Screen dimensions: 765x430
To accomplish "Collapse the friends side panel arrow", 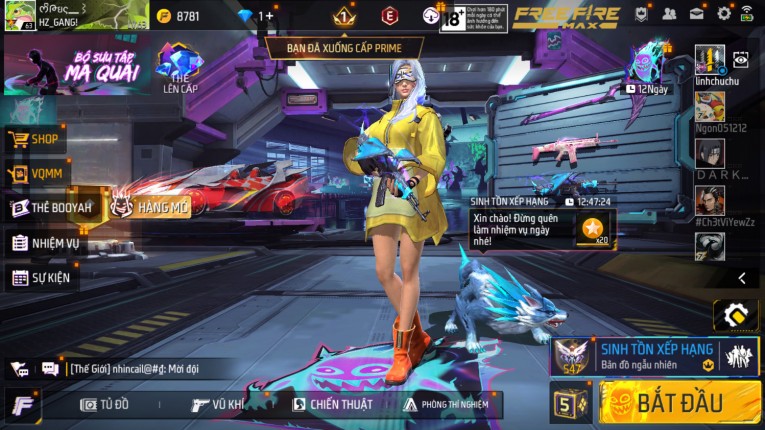I will tap(741, 278).
